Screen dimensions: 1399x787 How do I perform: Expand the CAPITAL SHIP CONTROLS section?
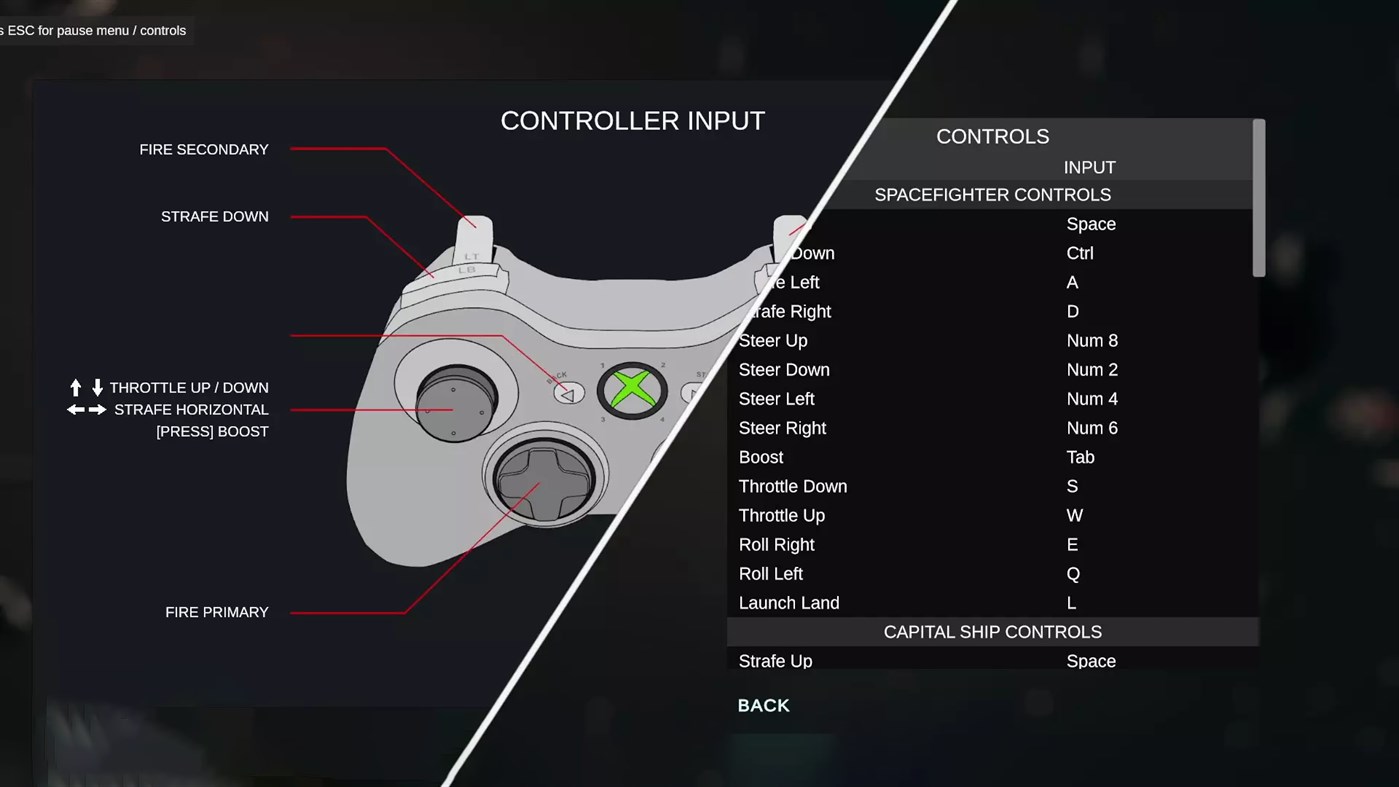[992, 631]
